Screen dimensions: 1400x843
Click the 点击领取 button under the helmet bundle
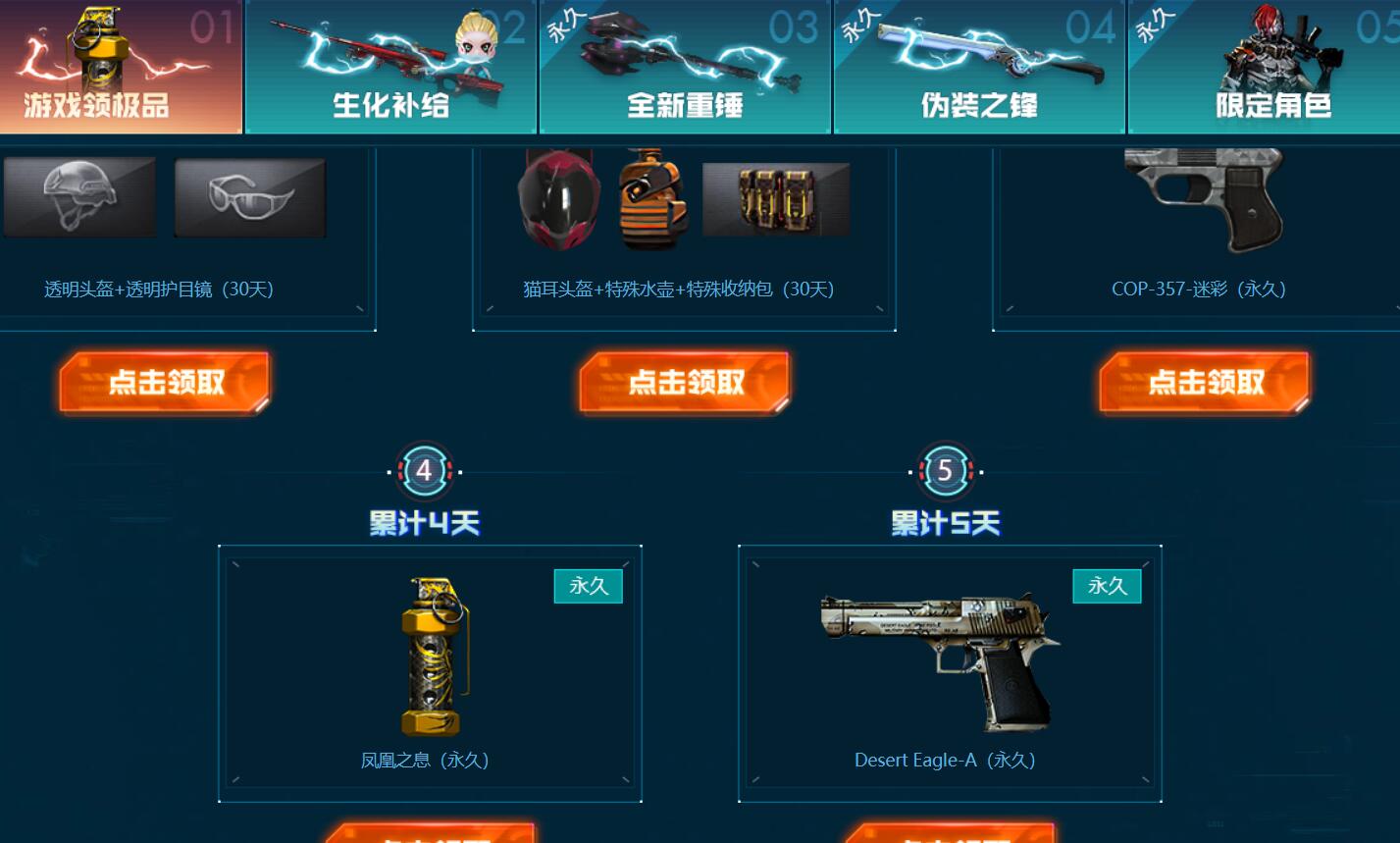(x=164, y=382)
